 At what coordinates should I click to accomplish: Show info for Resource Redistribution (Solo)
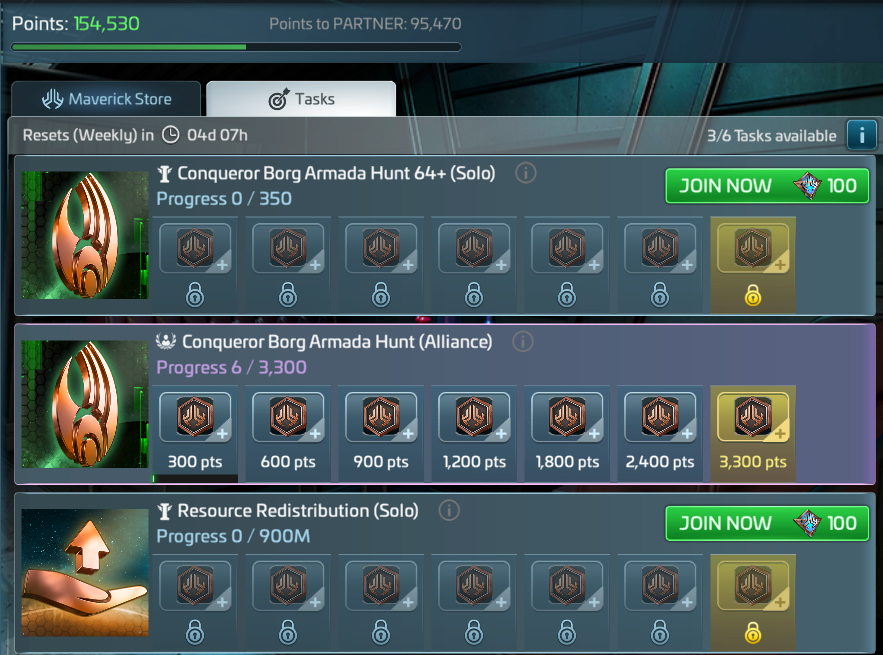449,511
